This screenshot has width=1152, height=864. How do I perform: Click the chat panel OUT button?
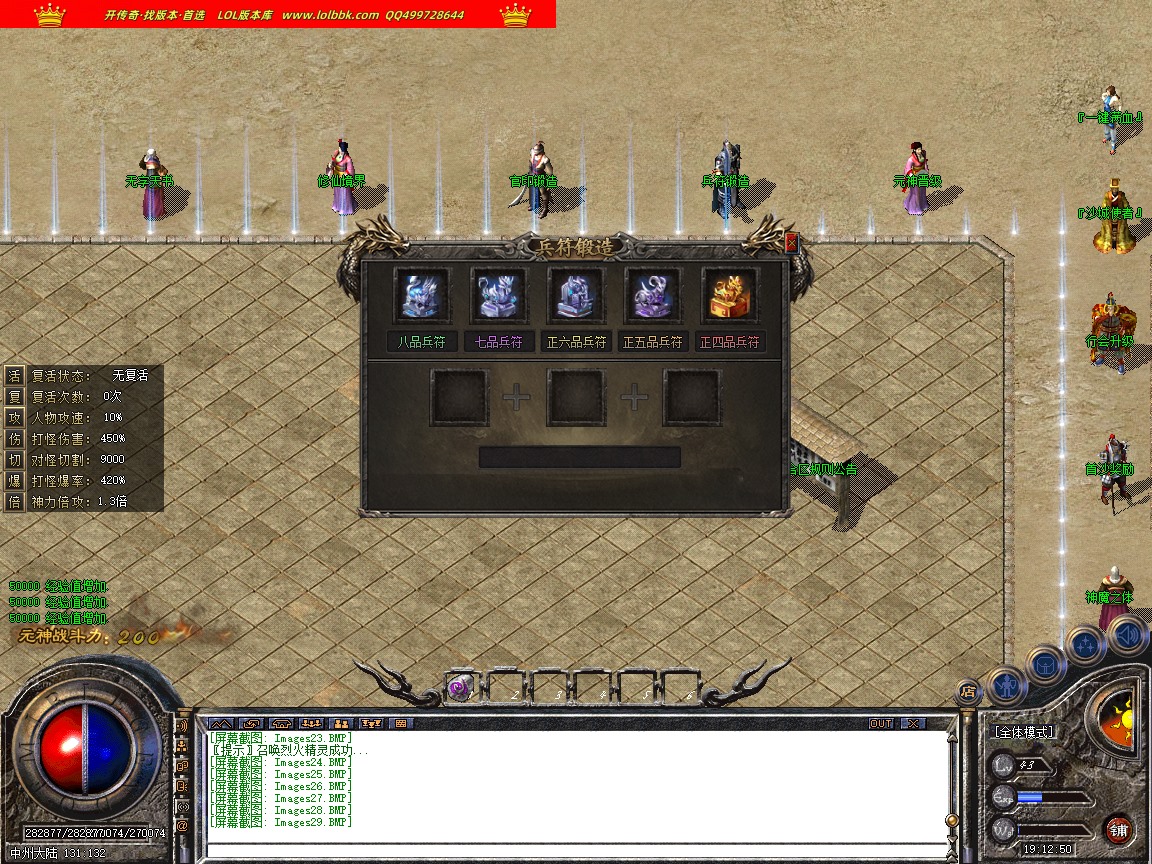(x=881, y=723)
